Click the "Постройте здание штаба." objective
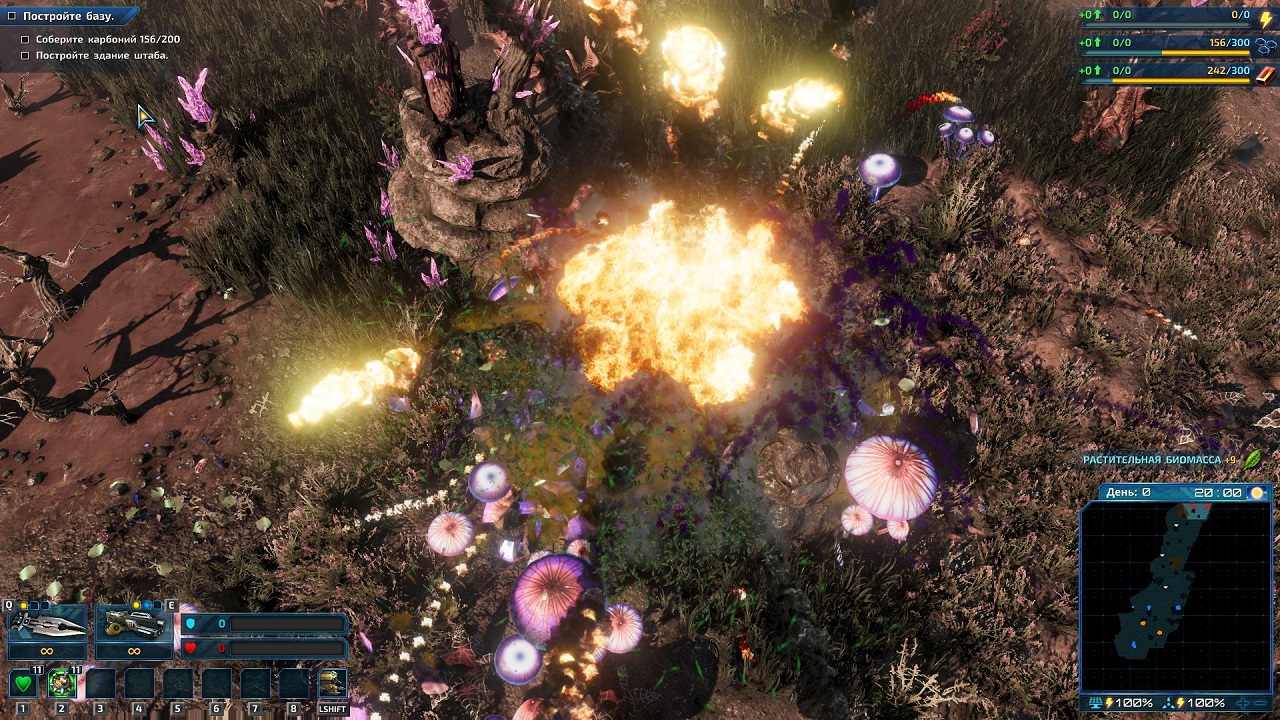The height and width of the screenshot is (720, 1280). pyautogui.click(x=102, y=56)
